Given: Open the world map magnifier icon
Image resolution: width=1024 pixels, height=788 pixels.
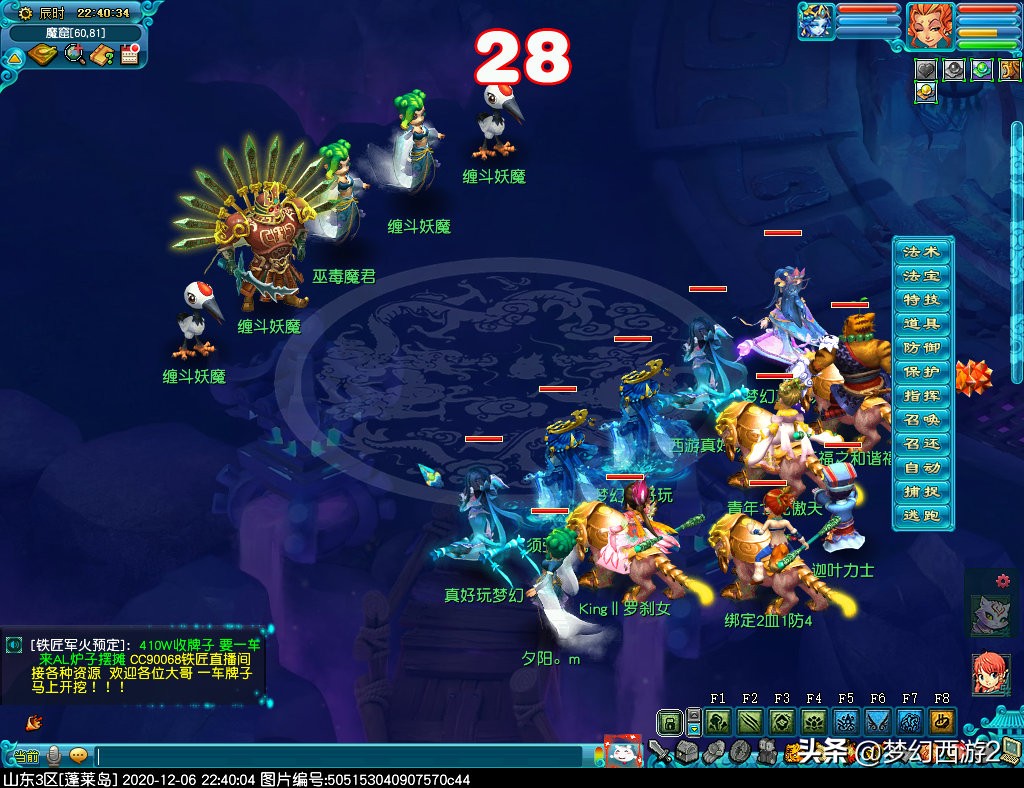Looking at the screenshot, I should 75,55.
